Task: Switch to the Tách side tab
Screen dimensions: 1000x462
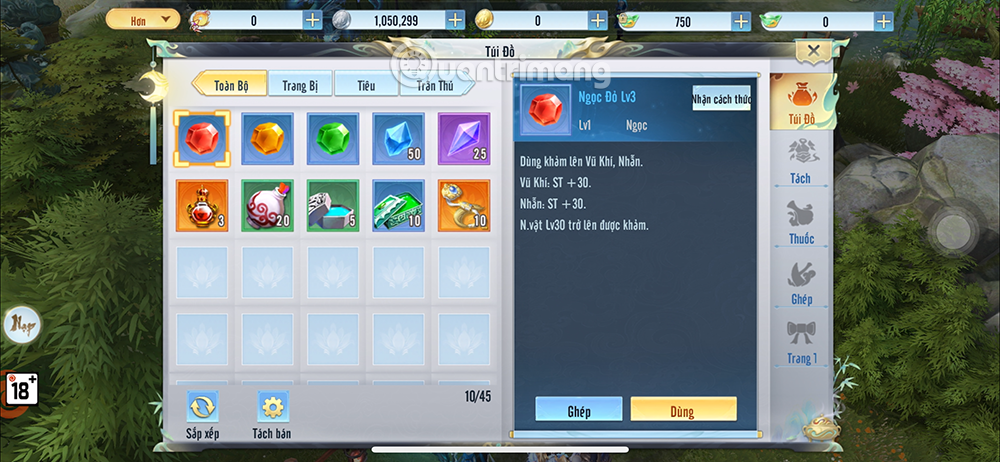Action: pos(801,162)
